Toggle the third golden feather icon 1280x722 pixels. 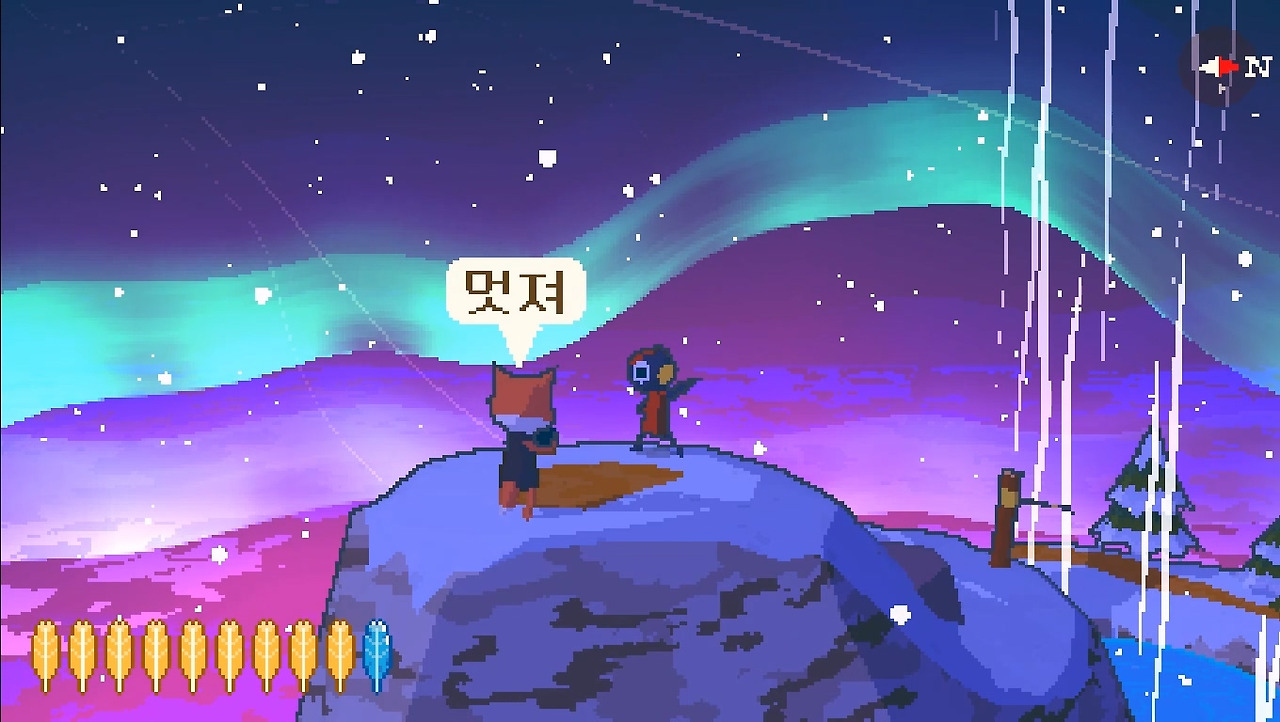point(121,653)
